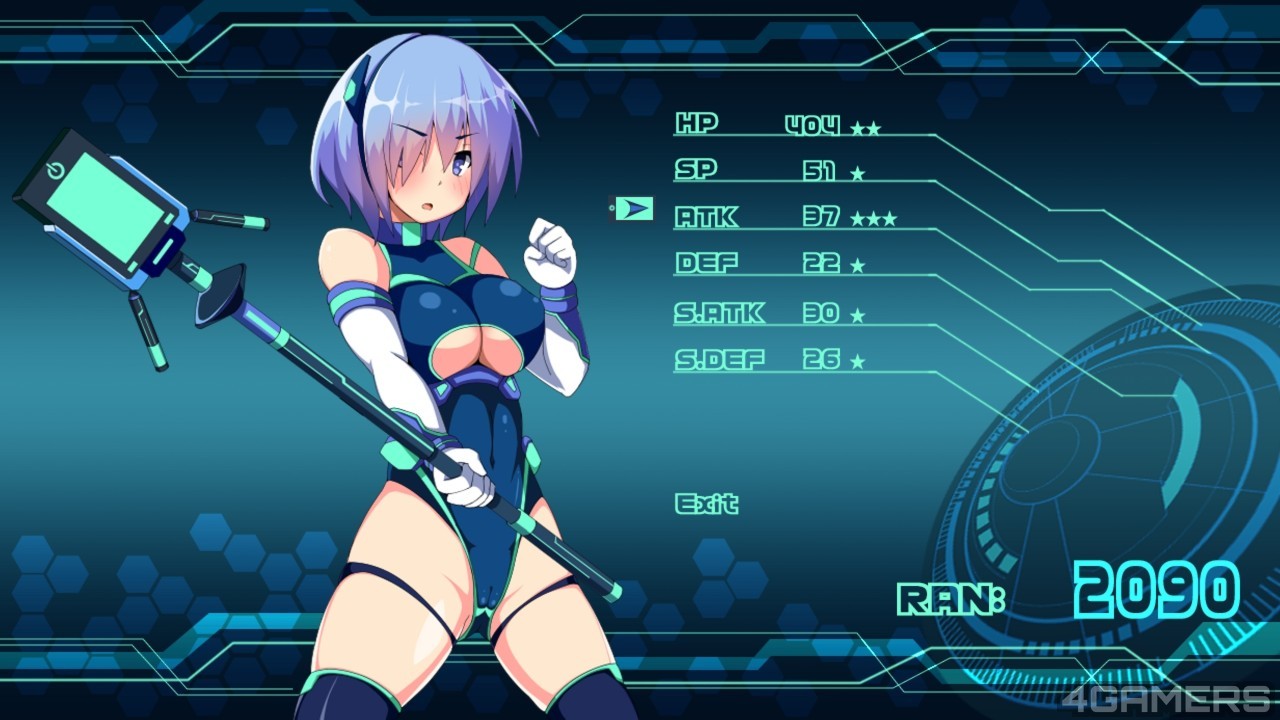1280x720 pixels.
Task: Exit the stat upgrade menu
Action: click(x=706, y=503)
